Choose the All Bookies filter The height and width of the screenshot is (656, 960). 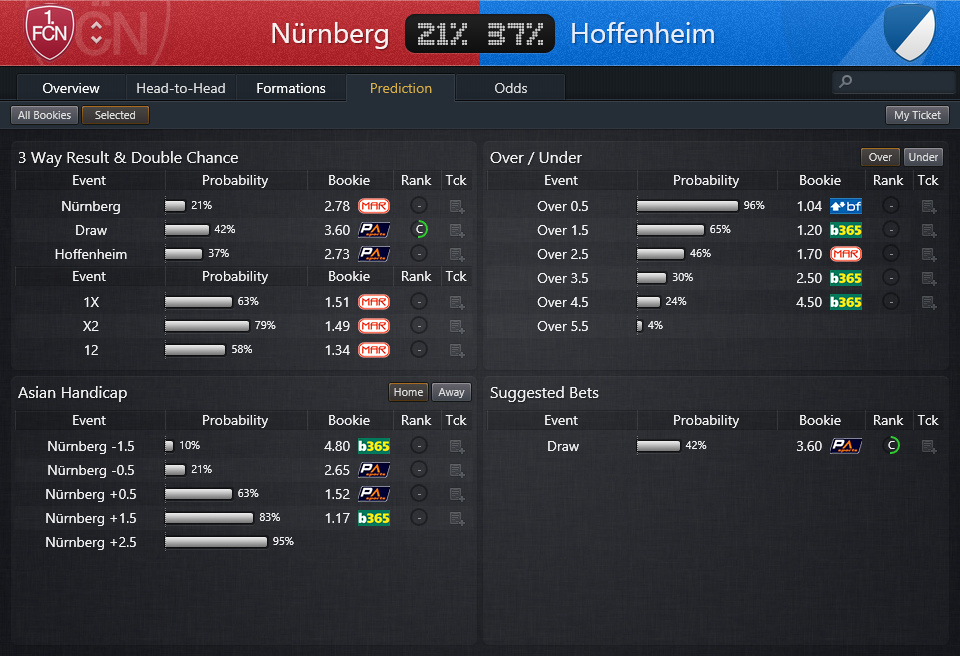[x=45, y=115]
